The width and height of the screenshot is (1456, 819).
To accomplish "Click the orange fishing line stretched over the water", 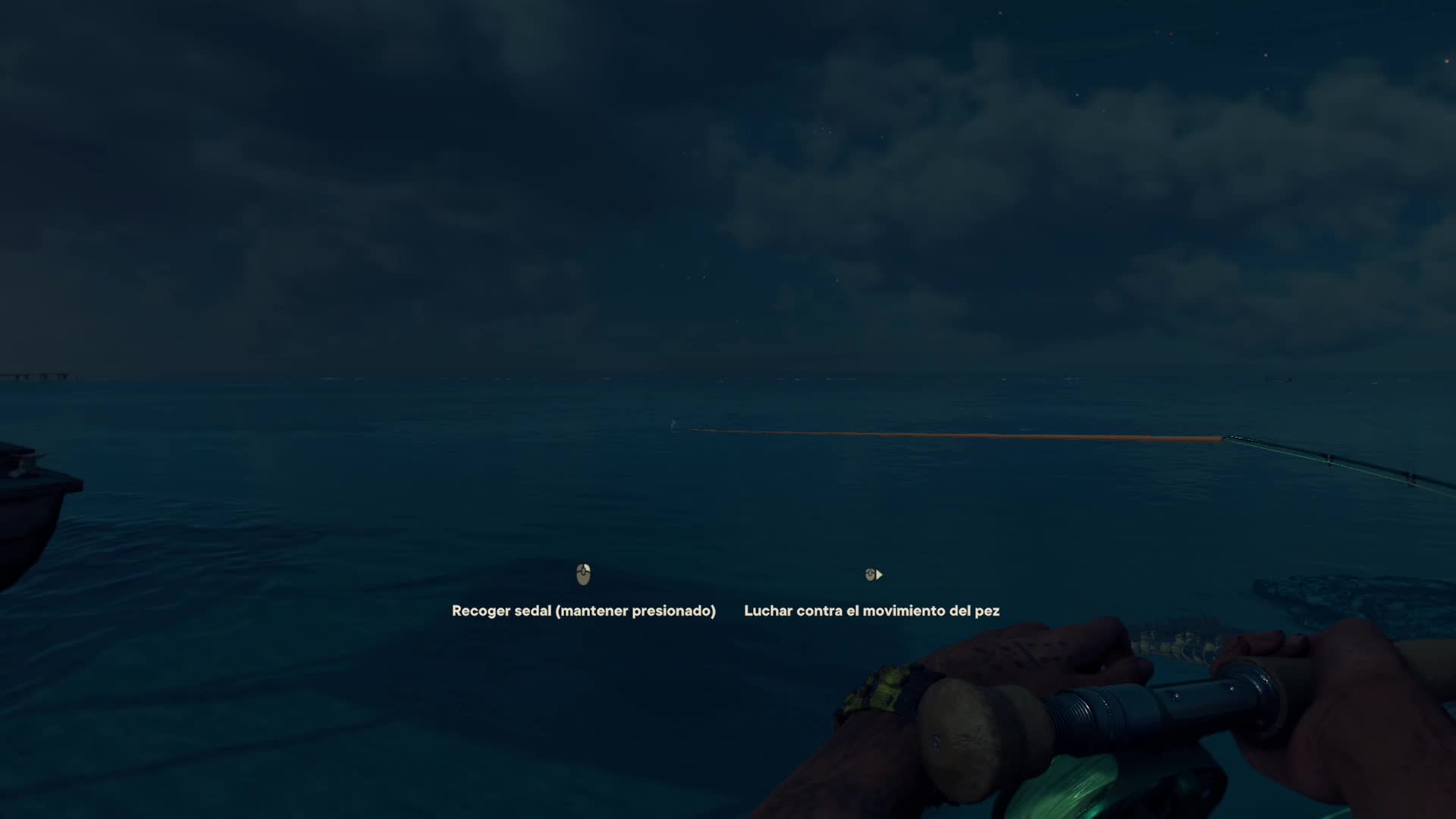I will tap(986, 435).
